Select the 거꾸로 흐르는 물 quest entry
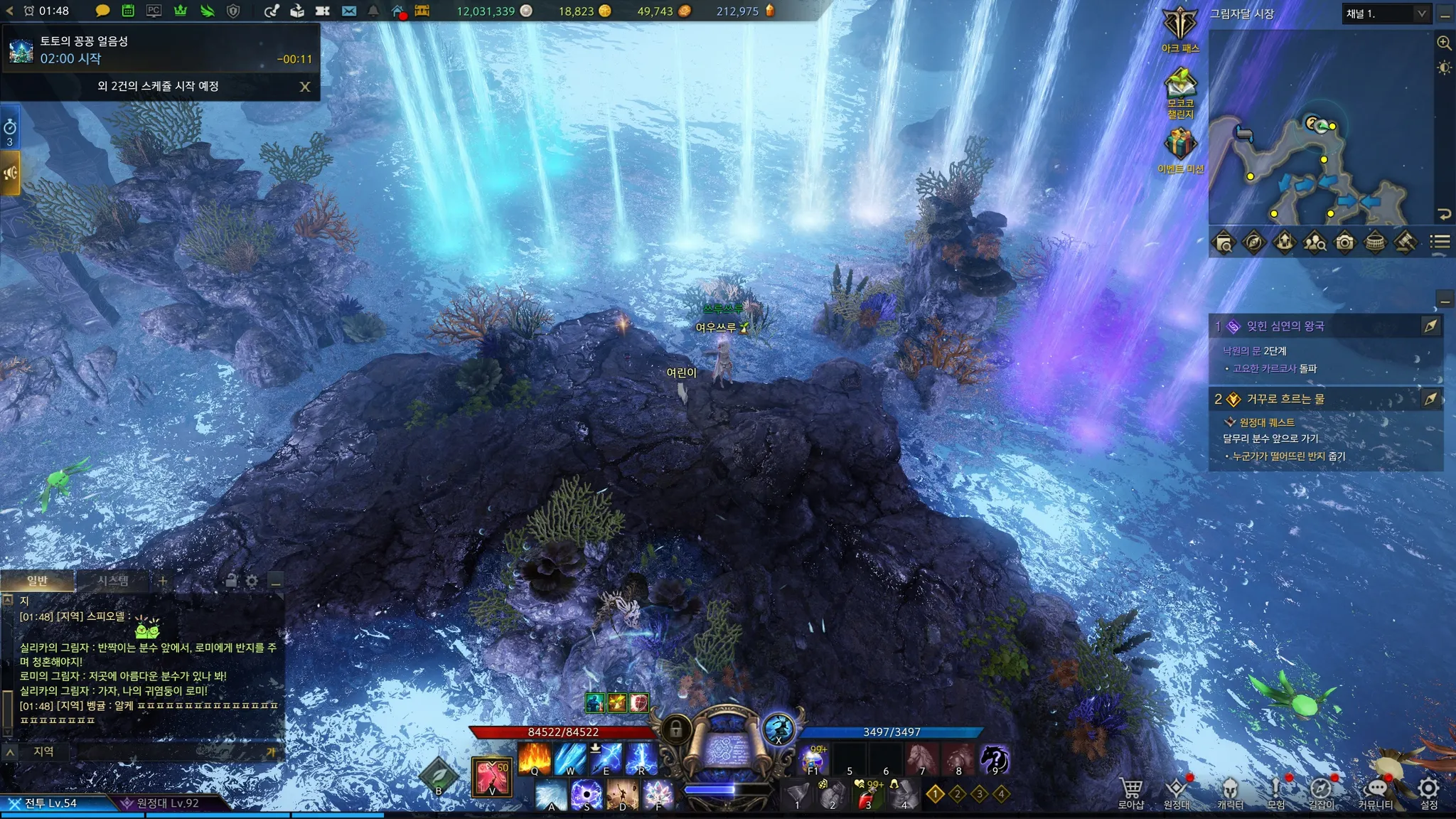Screen dimensions: 1456x819 coord(1285,399)
